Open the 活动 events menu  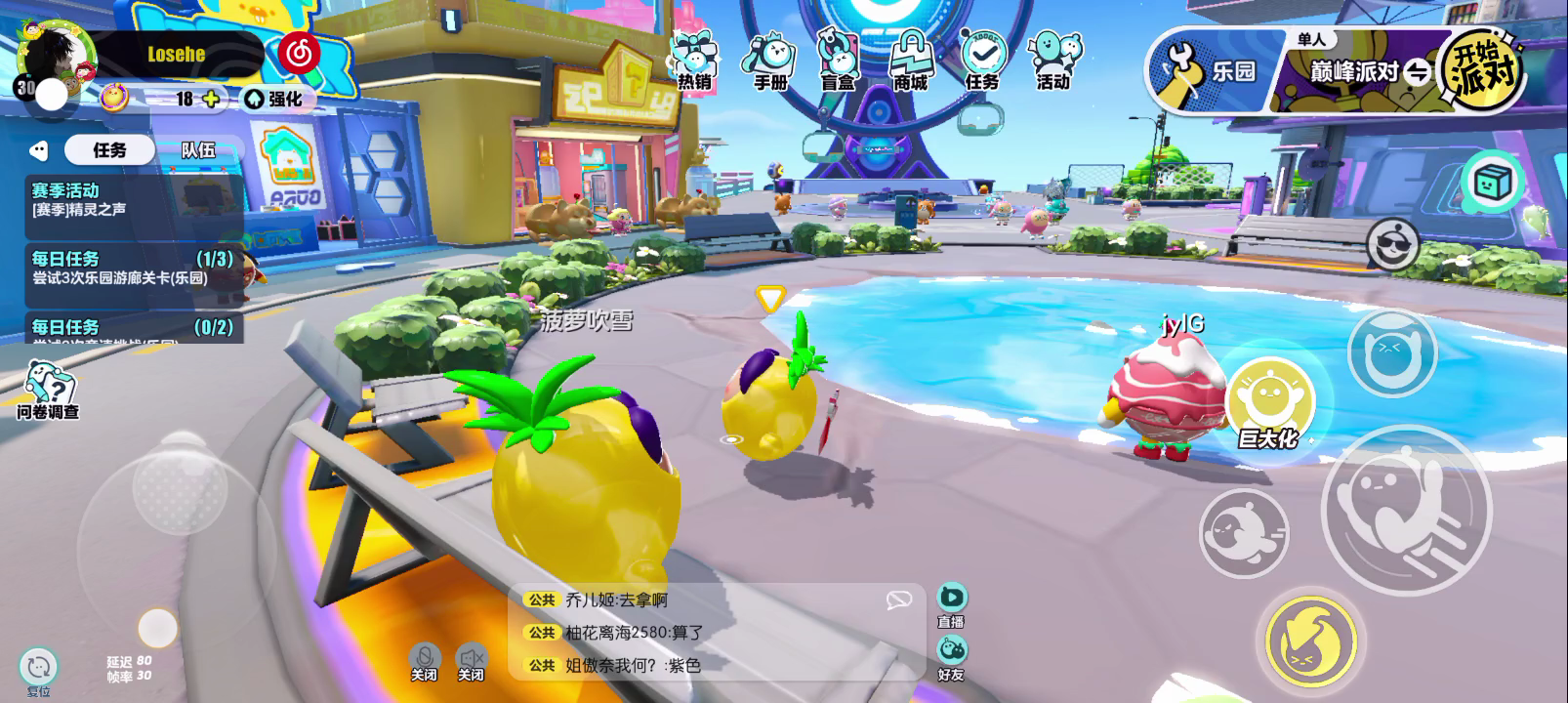(1053, 60)
